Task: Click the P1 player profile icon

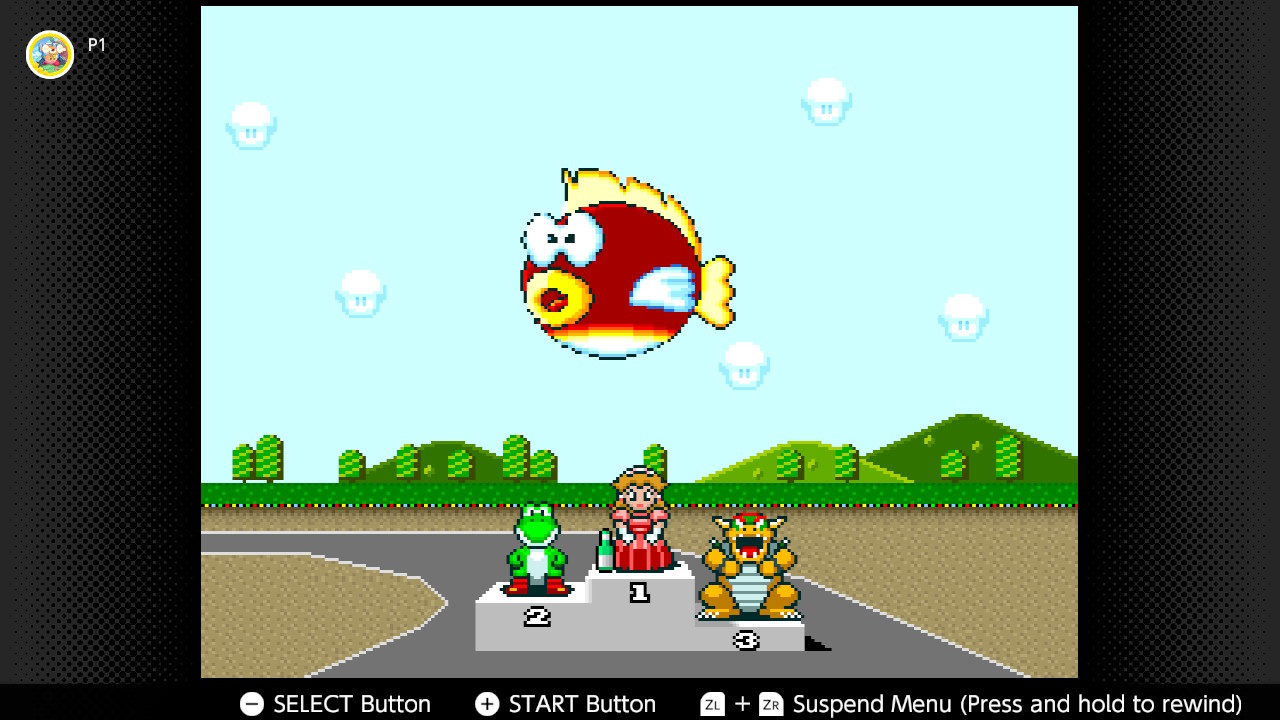Action: point(48,54)
